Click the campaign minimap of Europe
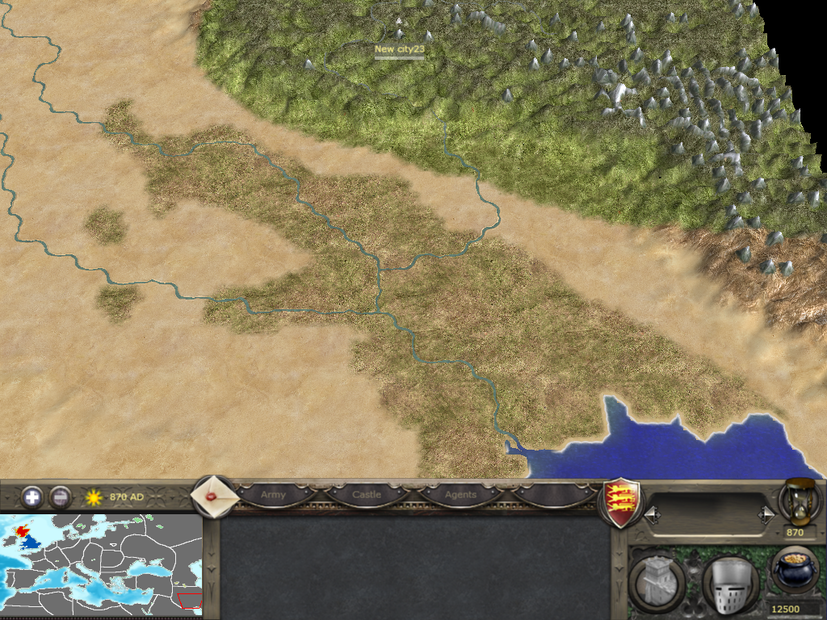Screen dimensions: 827x620 click(x=100, y=564)
